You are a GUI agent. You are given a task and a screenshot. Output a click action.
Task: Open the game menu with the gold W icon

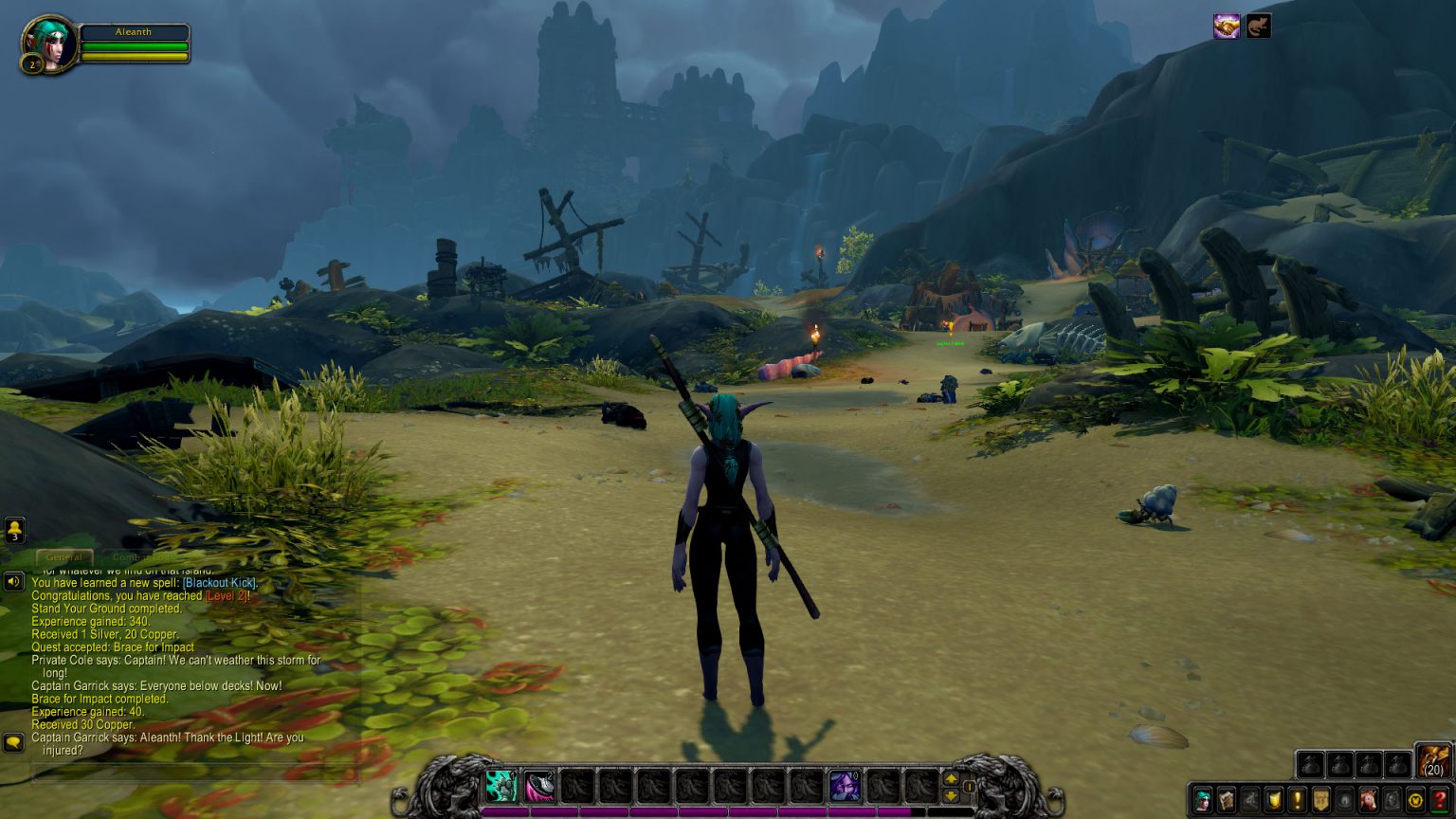(x=1415, y=799)
